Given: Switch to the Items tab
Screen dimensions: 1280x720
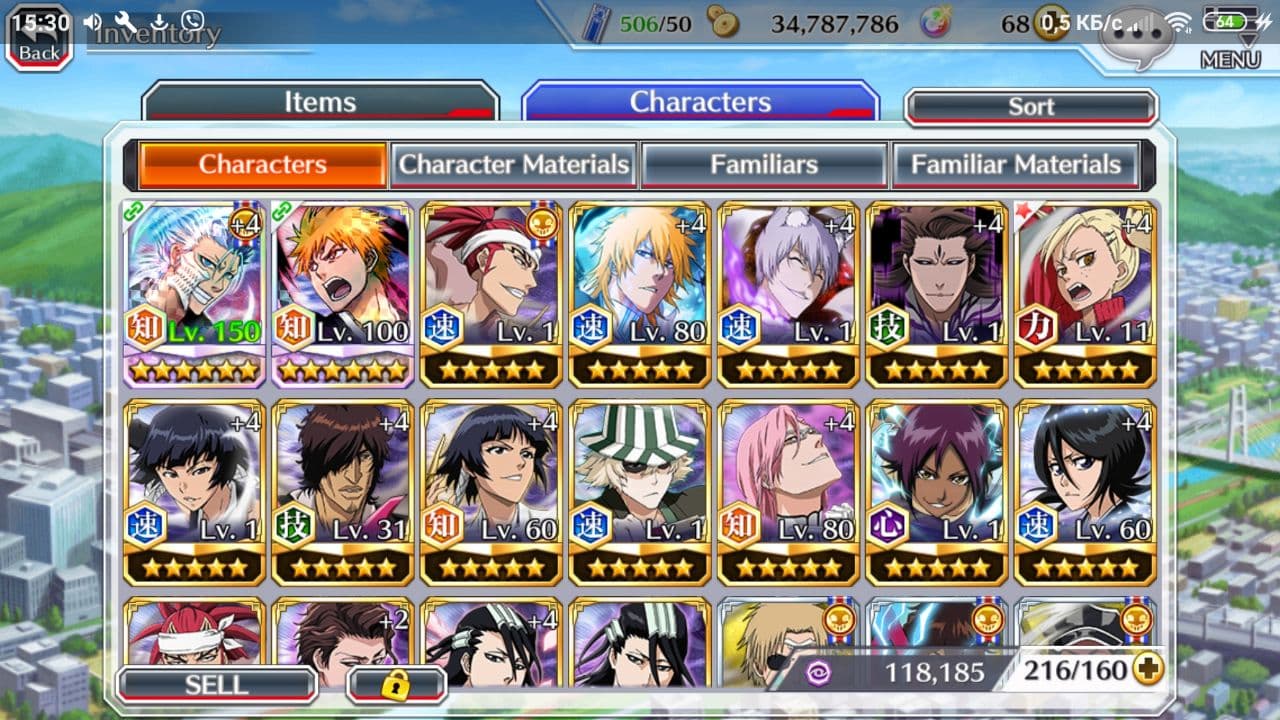Looking at the screenshot, I should tap(320, 102).
